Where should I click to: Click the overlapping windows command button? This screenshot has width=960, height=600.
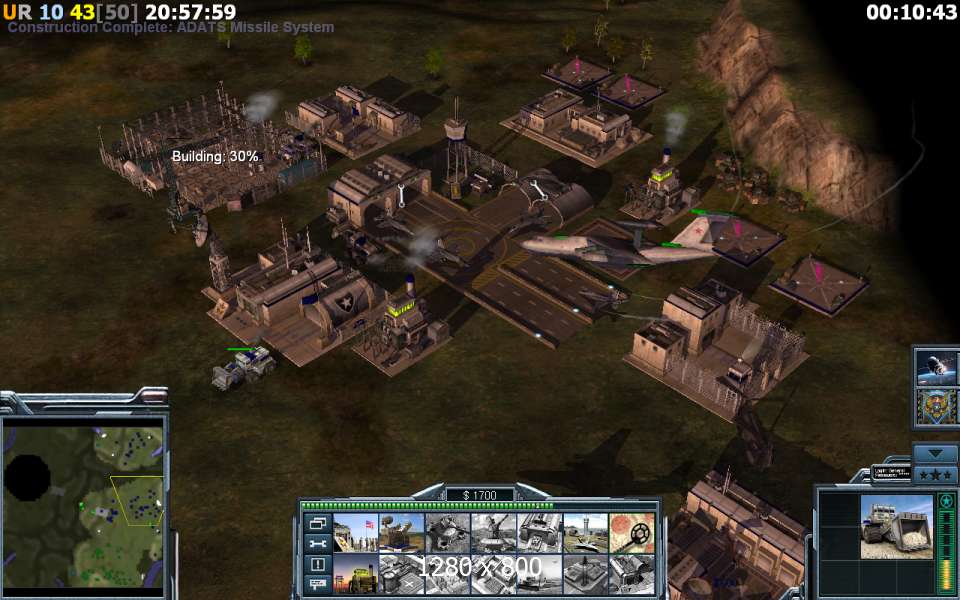(x=318, y=523)
